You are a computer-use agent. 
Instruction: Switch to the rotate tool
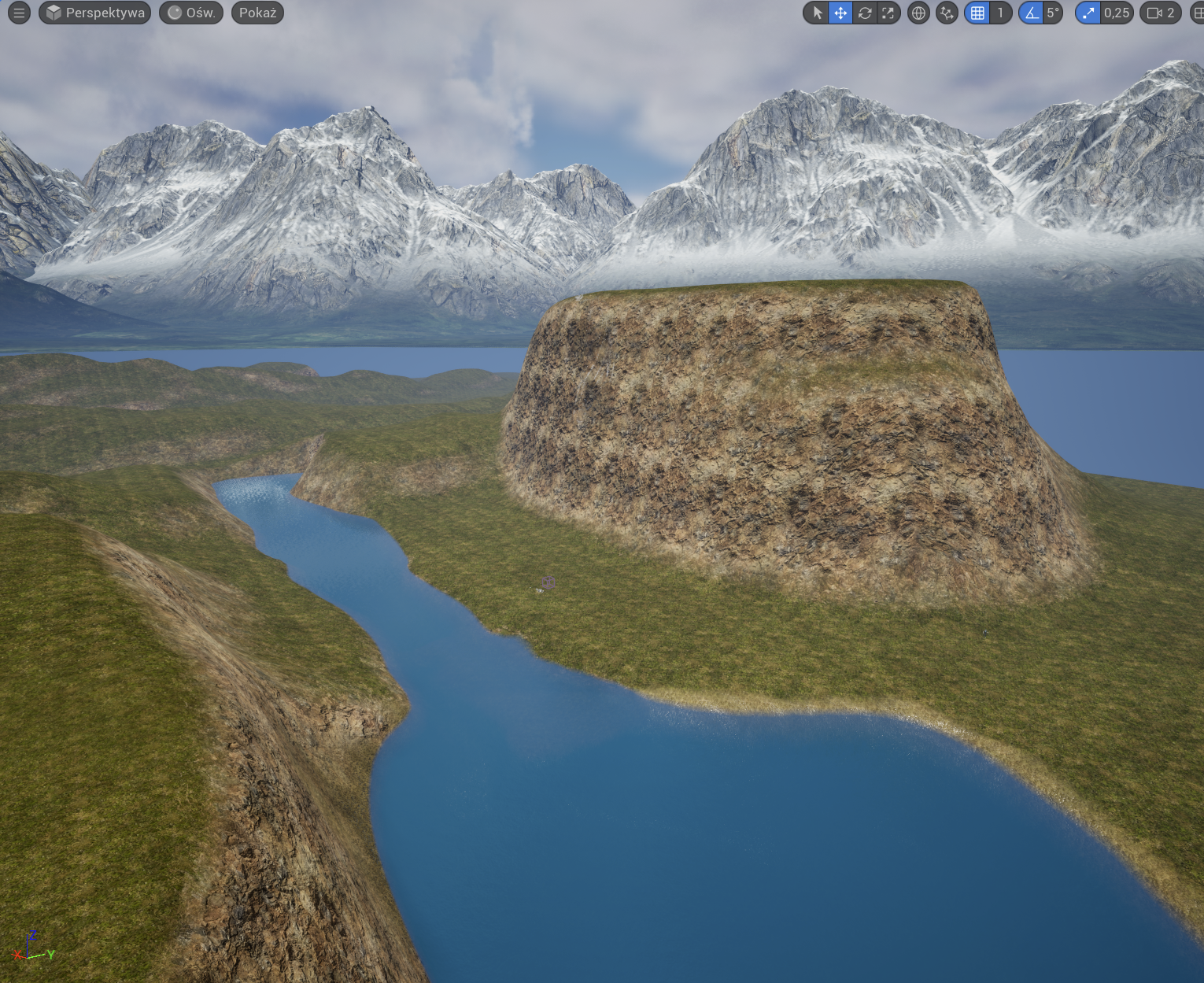(864, 13)
